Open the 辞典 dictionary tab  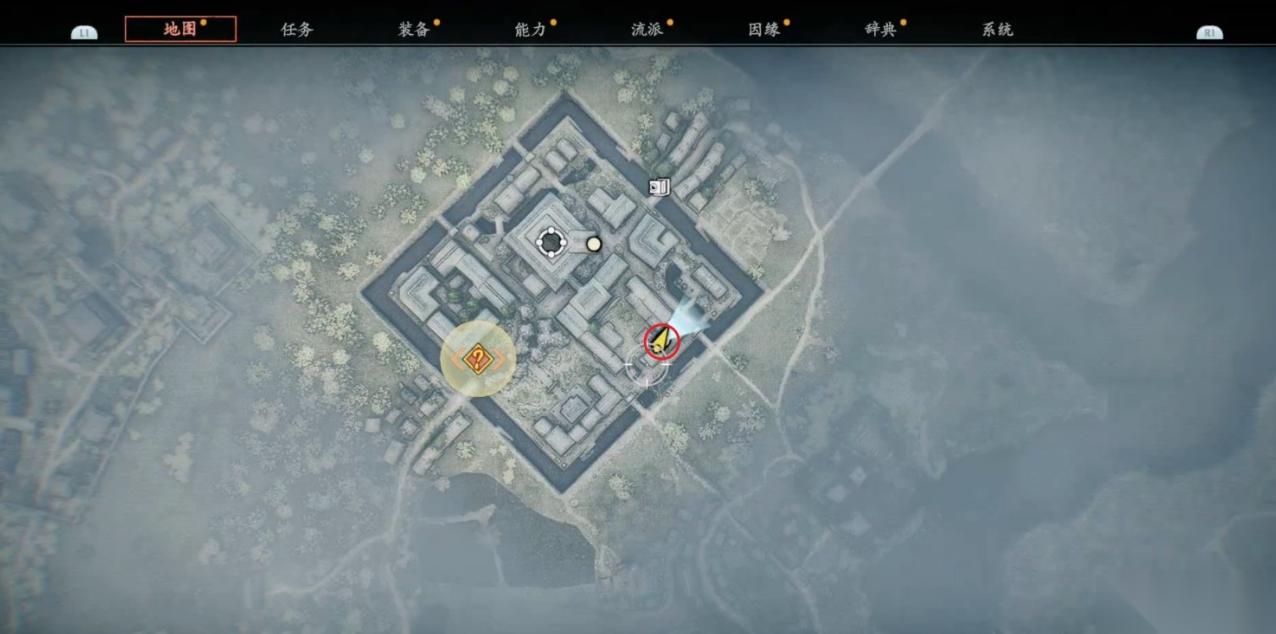[x=881, y=29]
